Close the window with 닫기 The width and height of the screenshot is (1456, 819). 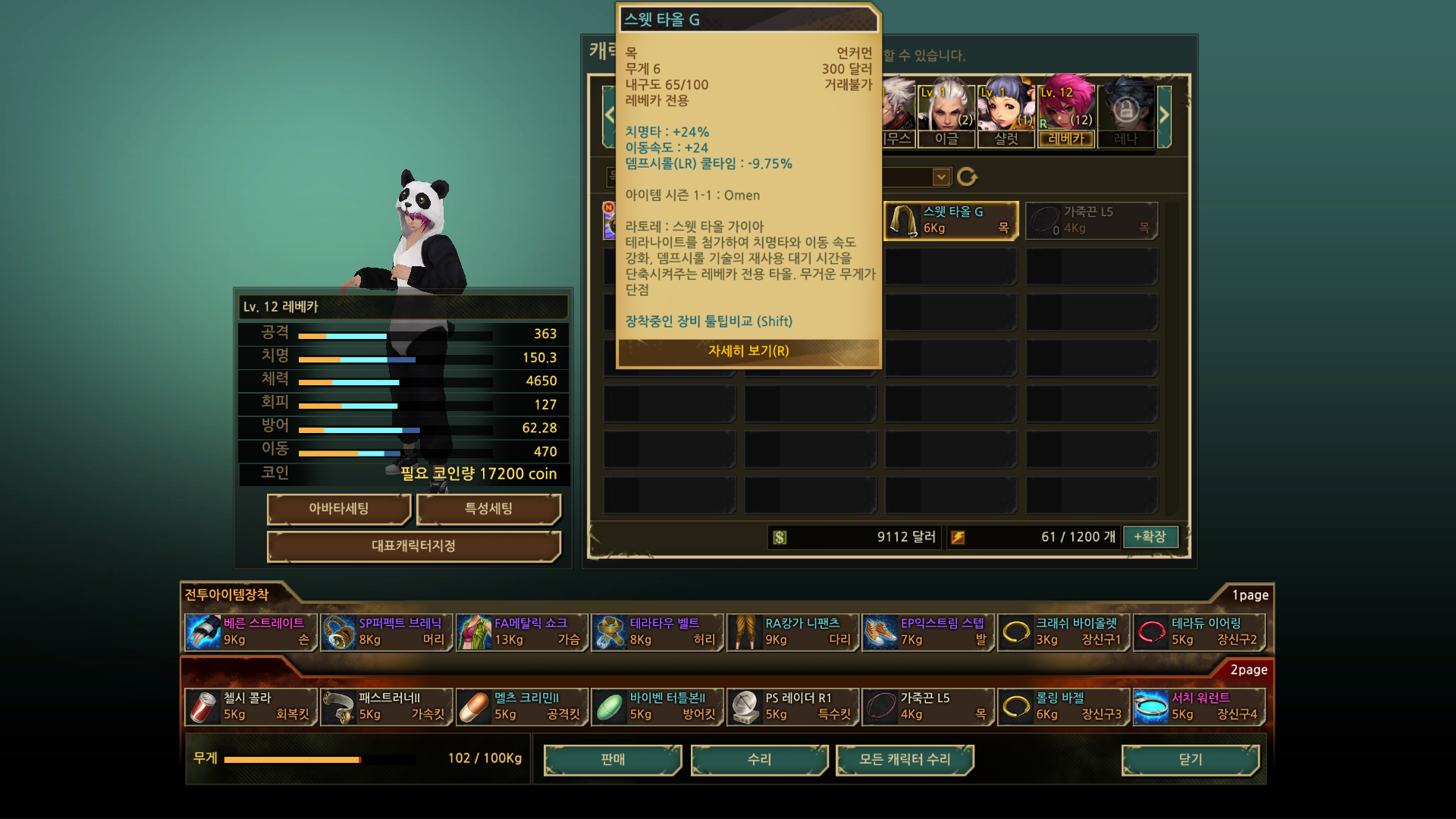1190,760
